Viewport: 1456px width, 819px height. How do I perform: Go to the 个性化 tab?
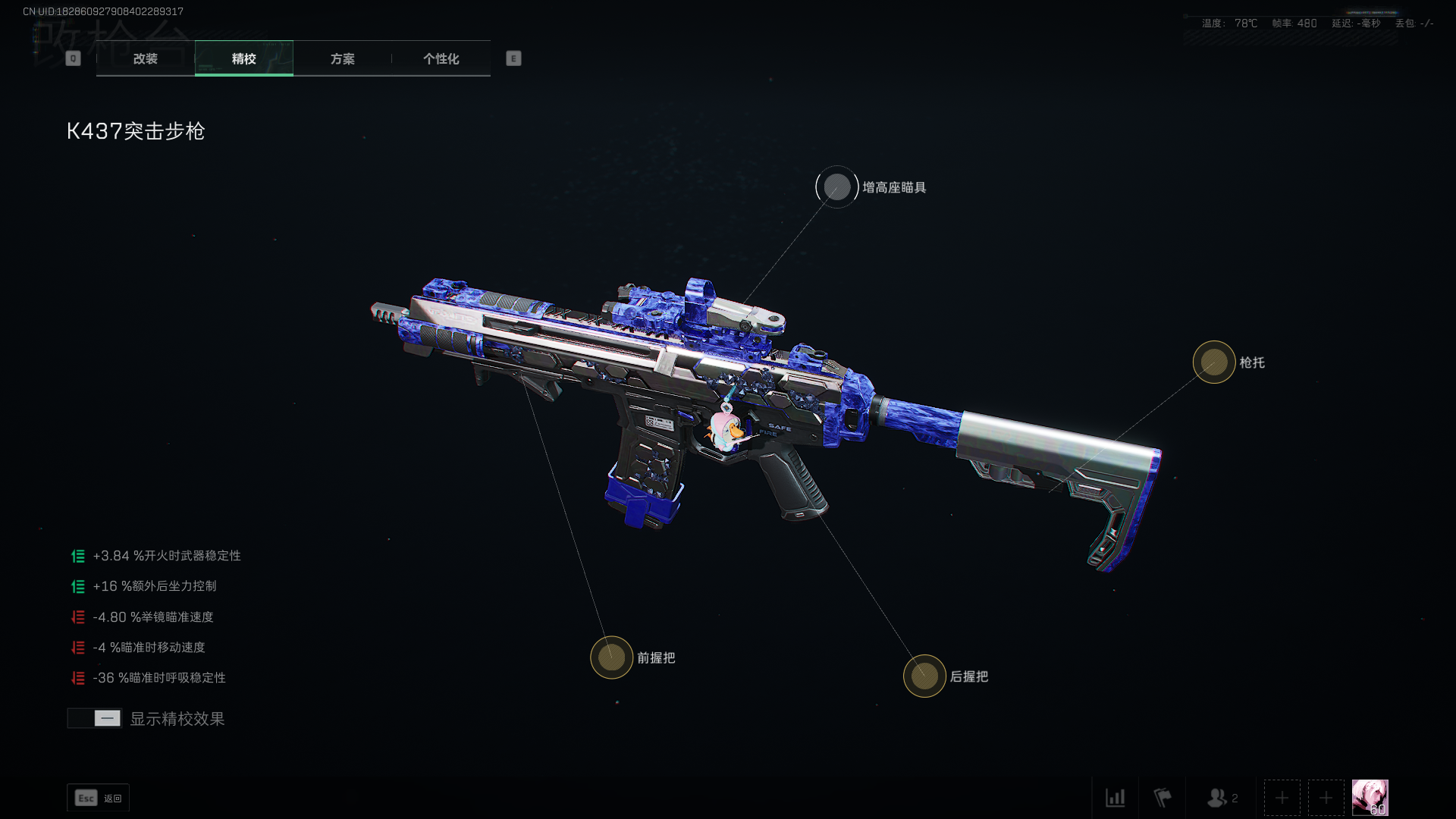tap(441, 58)
